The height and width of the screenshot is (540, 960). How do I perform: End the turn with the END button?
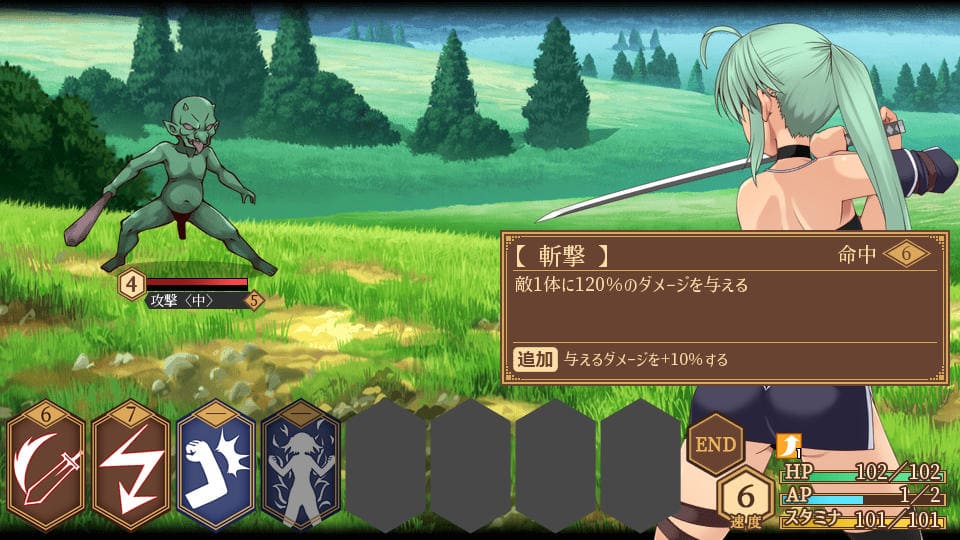pyautogui.click(x=716, y=443)
